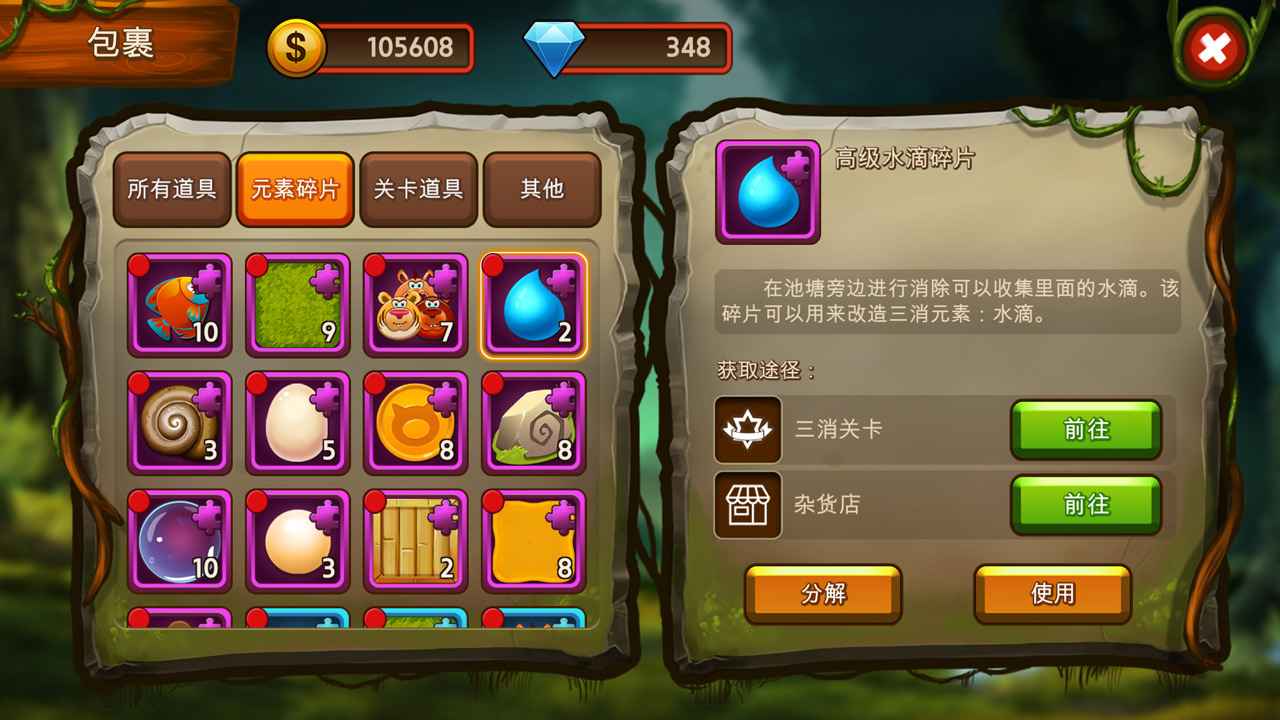This screenshot has width=1280, height=720.
Task: View the snail shell fragment
Action: point(179,423)
